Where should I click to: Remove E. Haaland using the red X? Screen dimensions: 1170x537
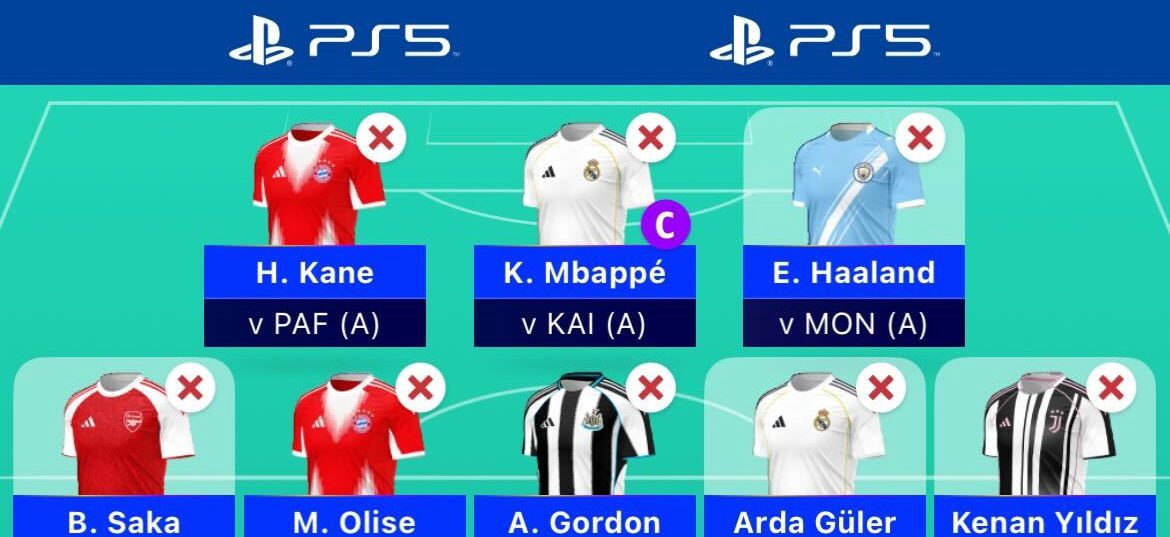pos(920,137)
